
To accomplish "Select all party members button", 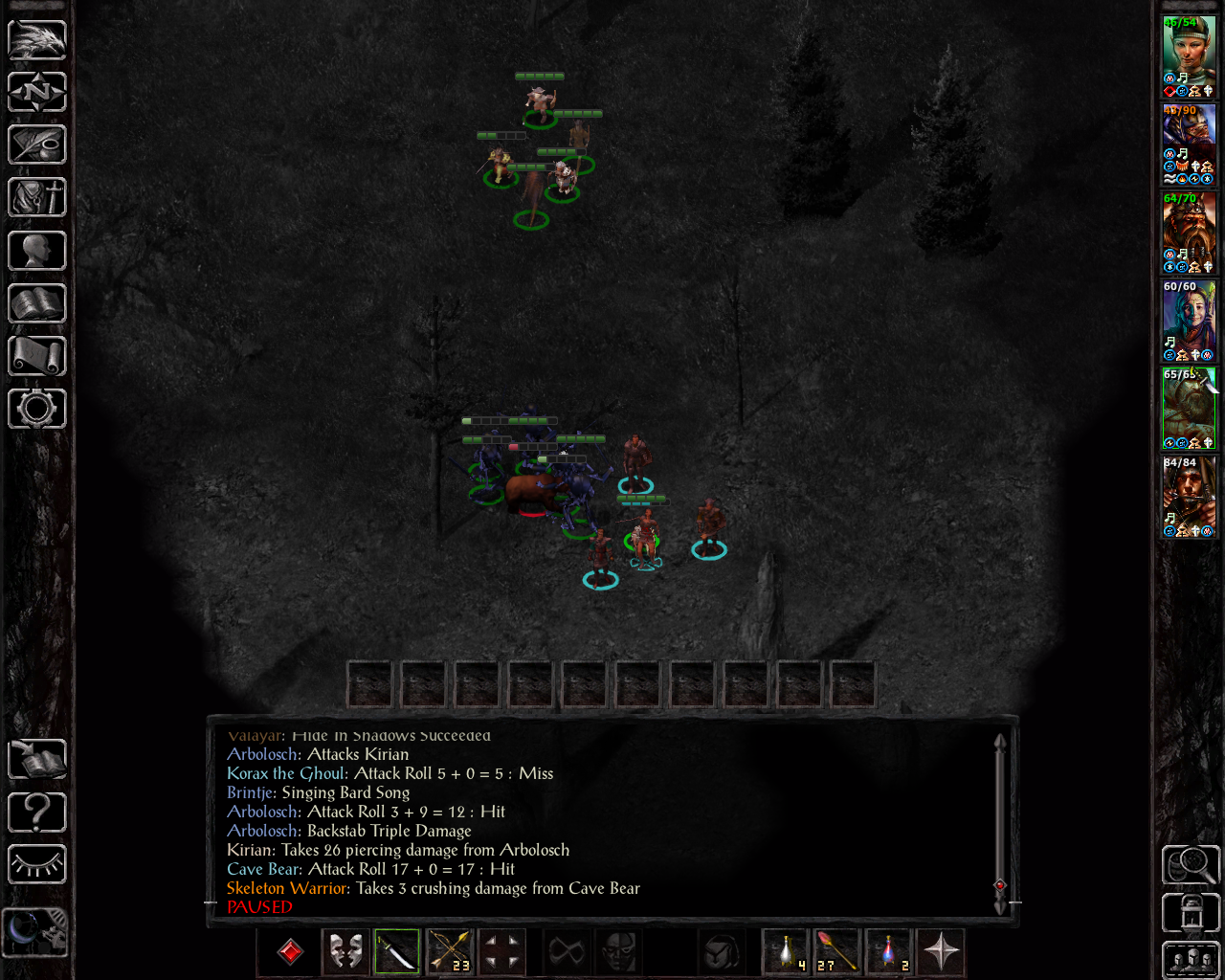I will (1191, 961).
